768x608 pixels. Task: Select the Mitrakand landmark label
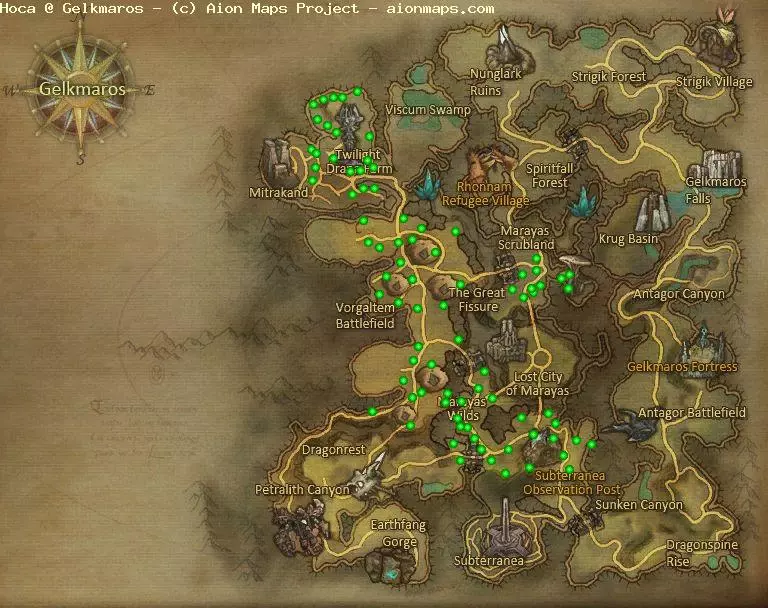coord(279,192)
